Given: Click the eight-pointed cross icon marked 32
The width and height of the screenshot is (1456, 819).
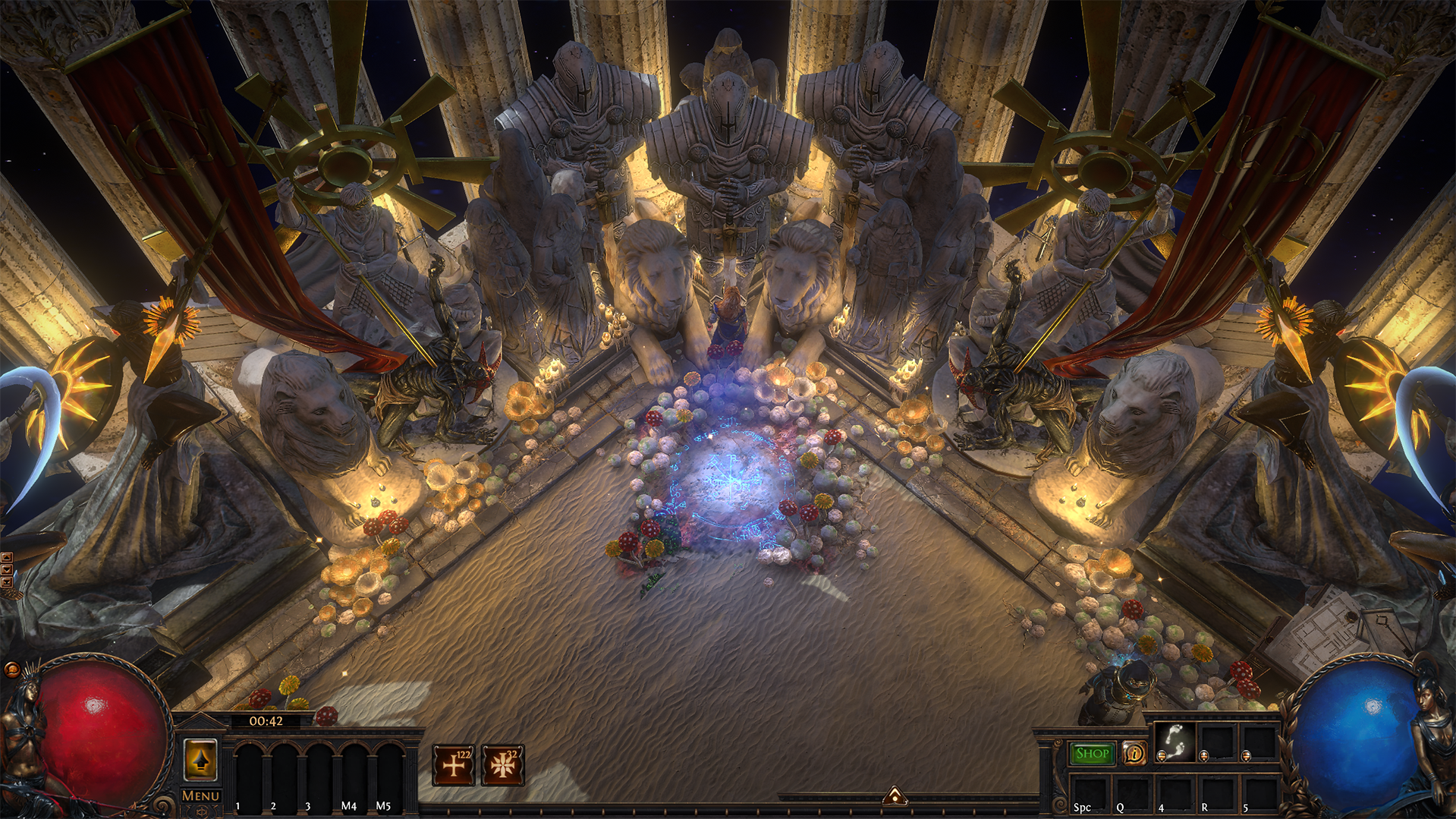Looking at the screenshot, I should pyautogui.click(x=502, y=764).
